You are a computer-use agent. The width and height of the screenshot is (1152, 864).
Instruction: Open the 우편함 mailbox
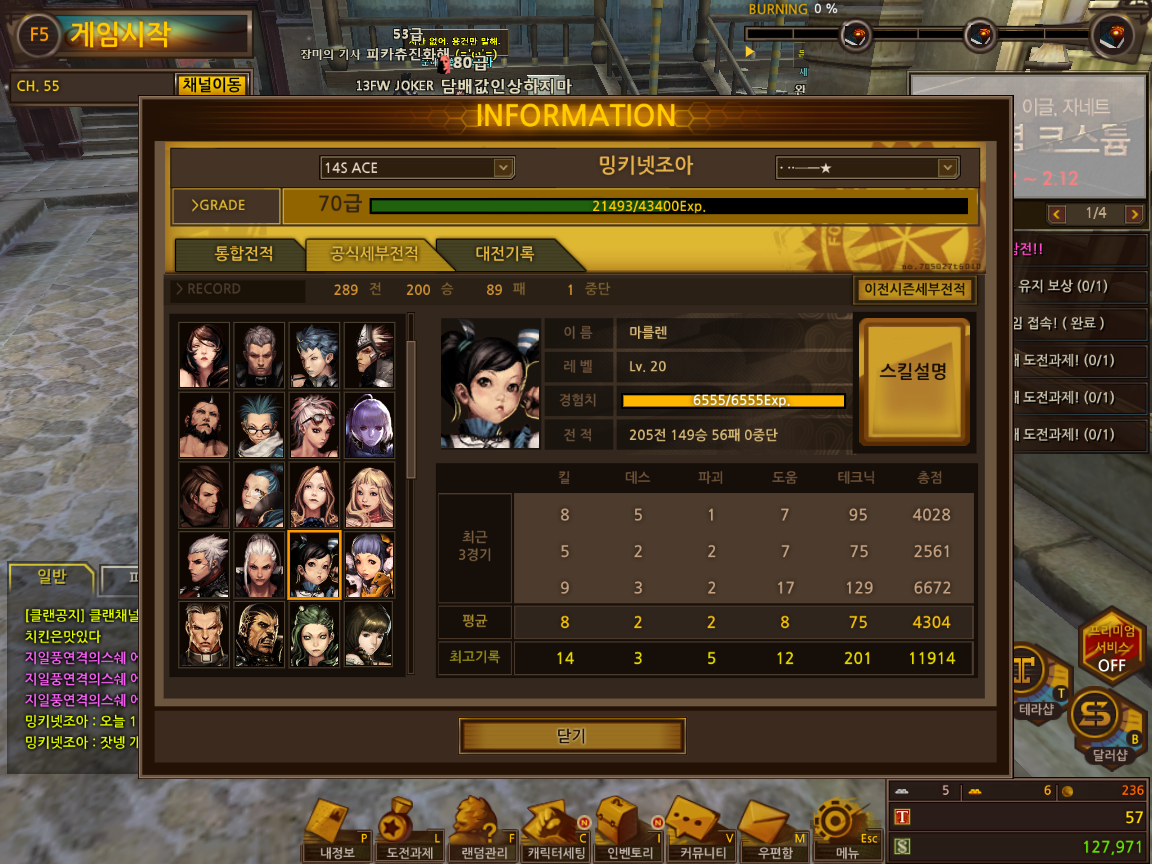[769, 831]
